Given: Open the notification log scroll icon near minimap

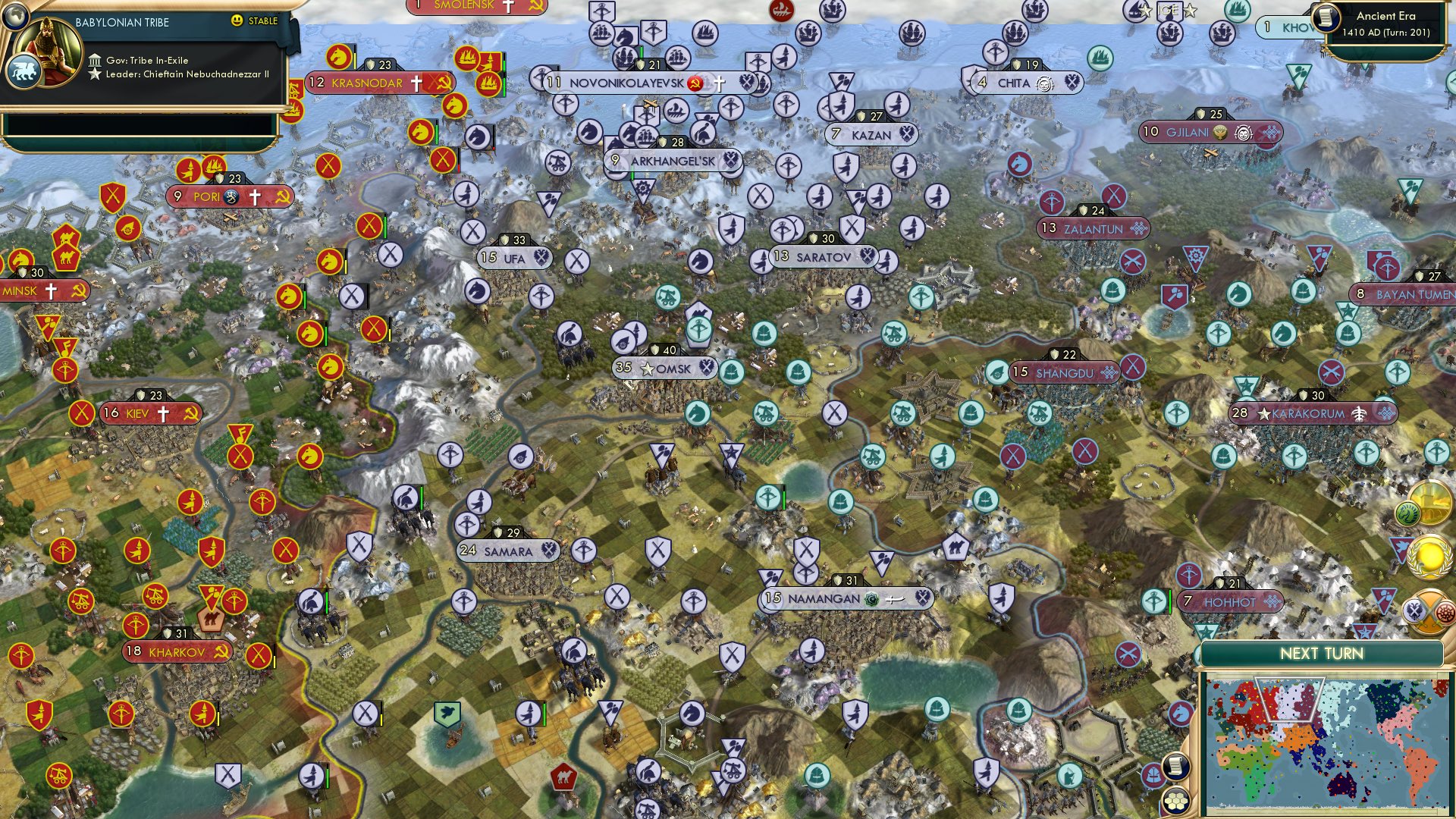Looking at the screenshot, I should pyautogui.click(x=1175, y=765).
